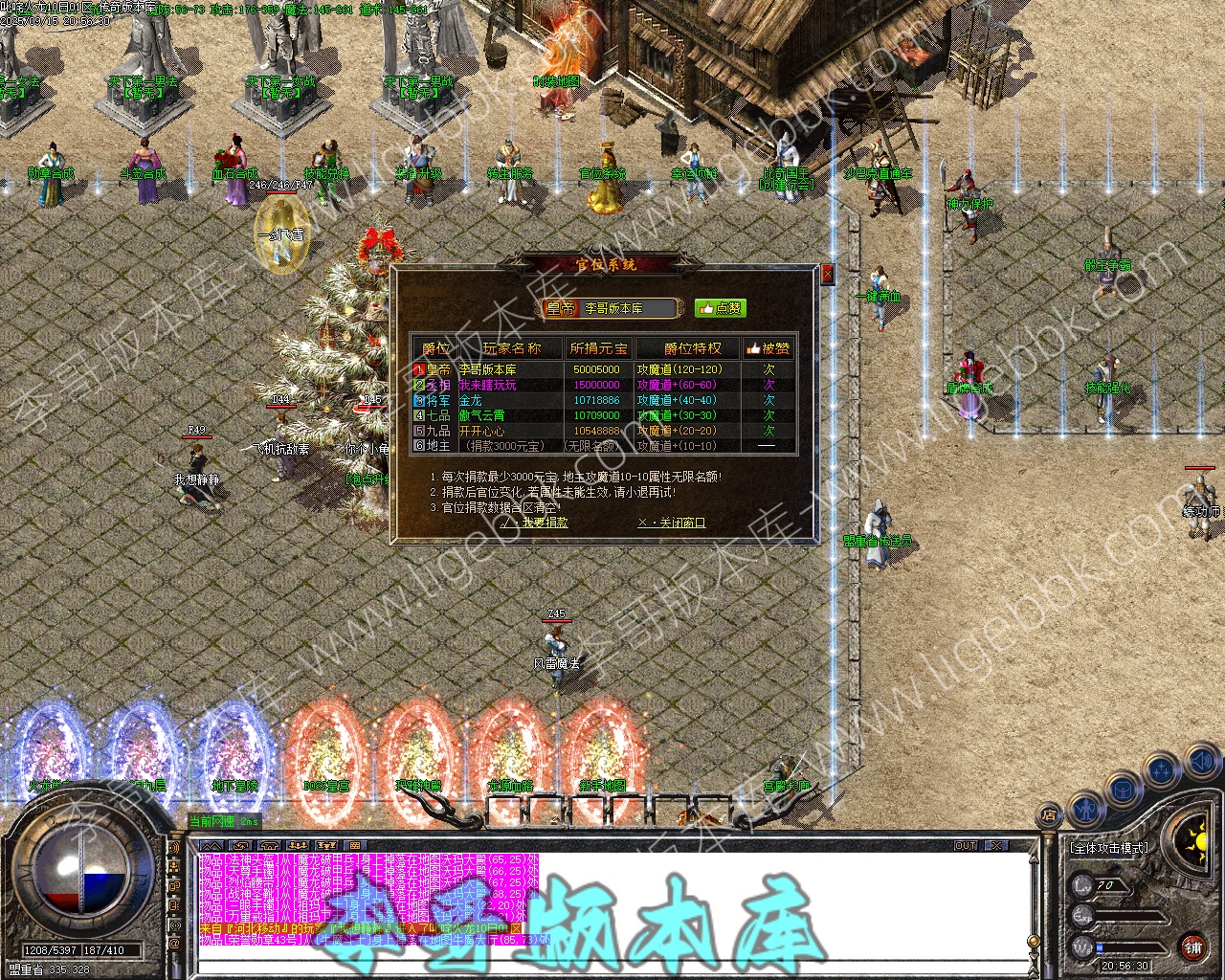Close the chat panel with its X button
This screenshot has width=1225, height=980.
point(996,846)
